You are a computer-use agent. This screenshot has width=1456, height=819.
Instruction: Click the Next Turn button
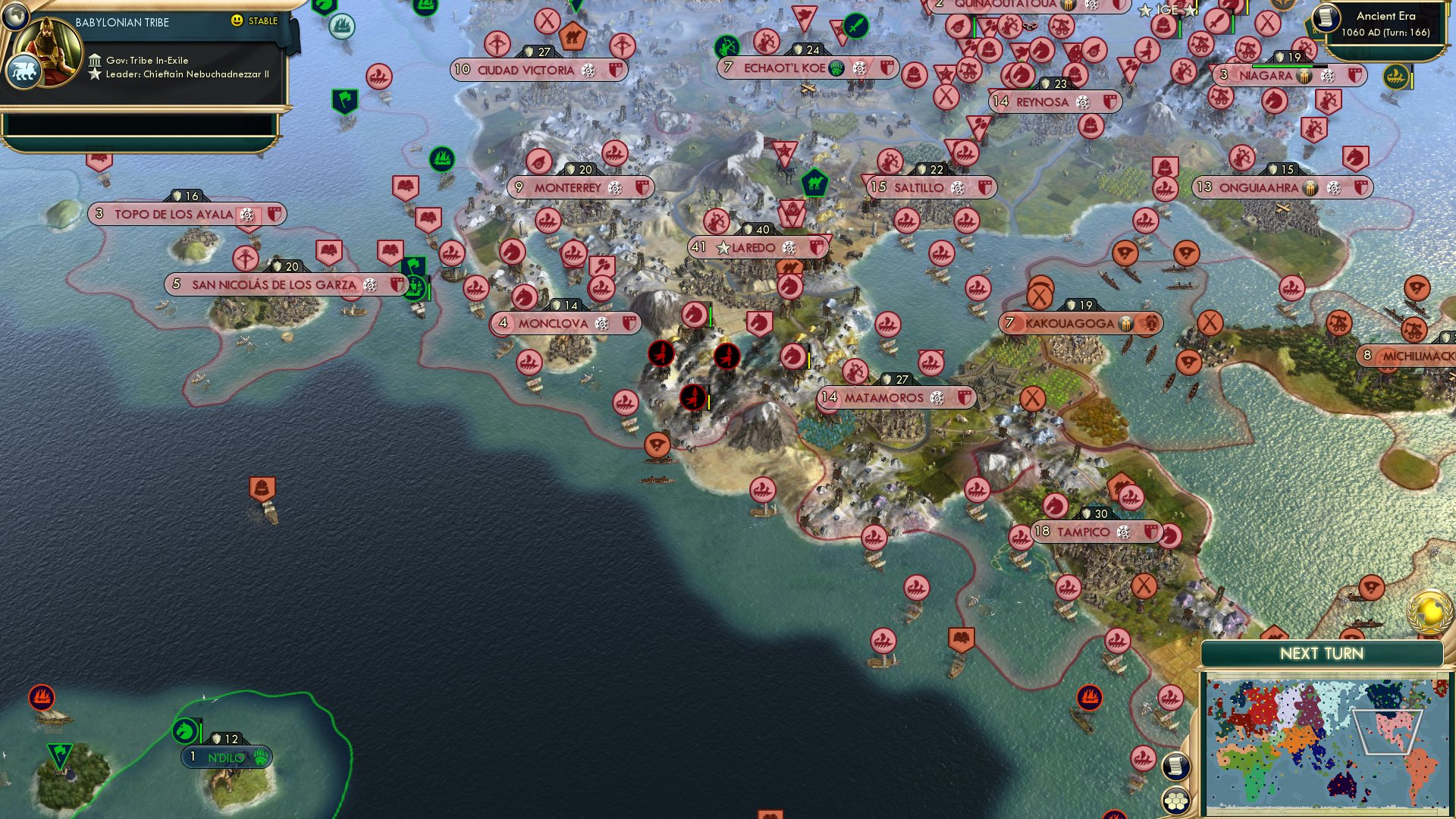coord(1322,652)
